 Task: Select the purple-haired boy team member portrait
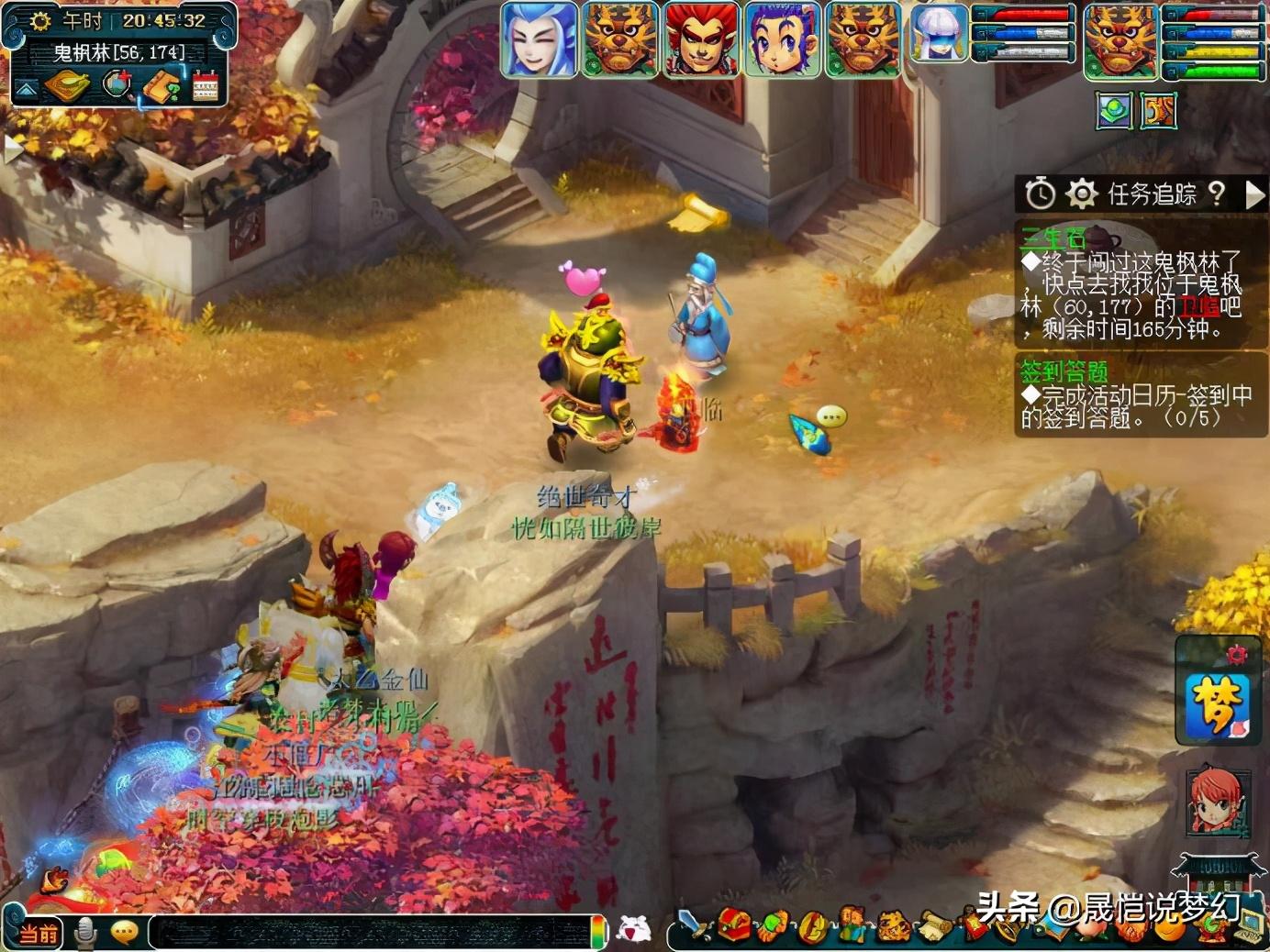click(781, 39)
